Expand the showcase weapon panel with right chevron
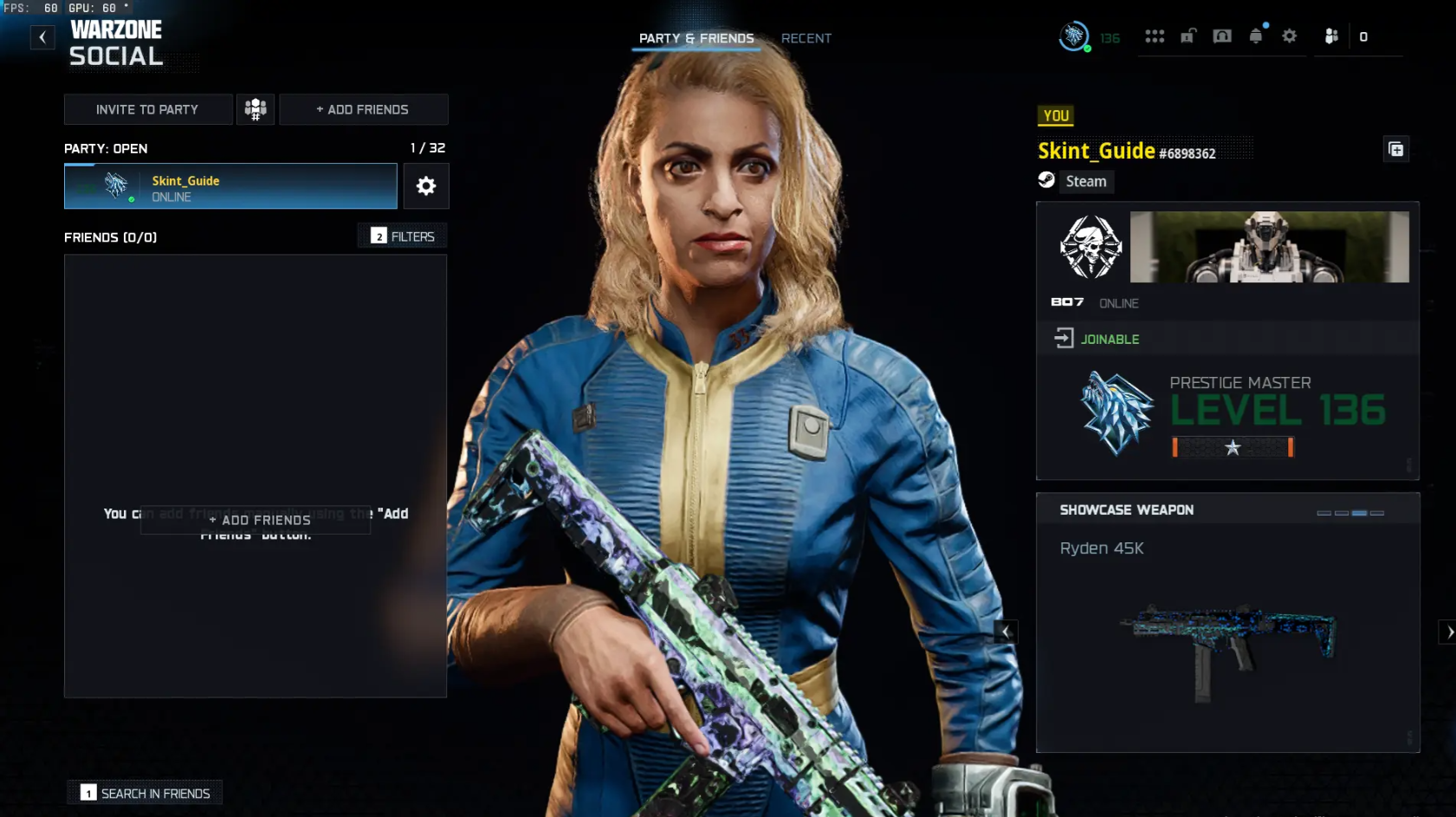The height and width of the screenshot is (817, 1456). click(1449, 632)
